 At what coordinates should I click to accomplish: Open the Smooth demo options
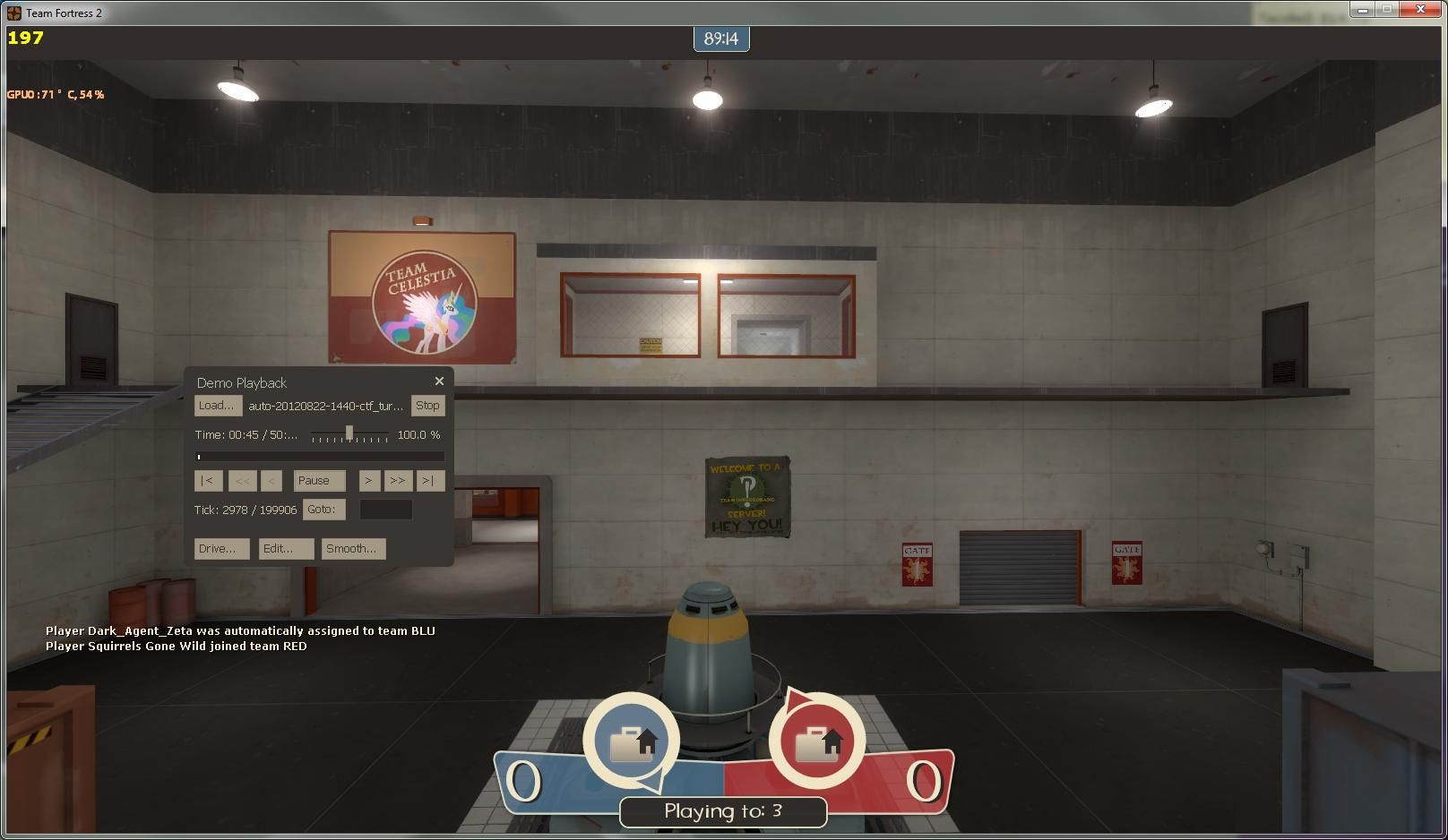(x=352, y=548)
